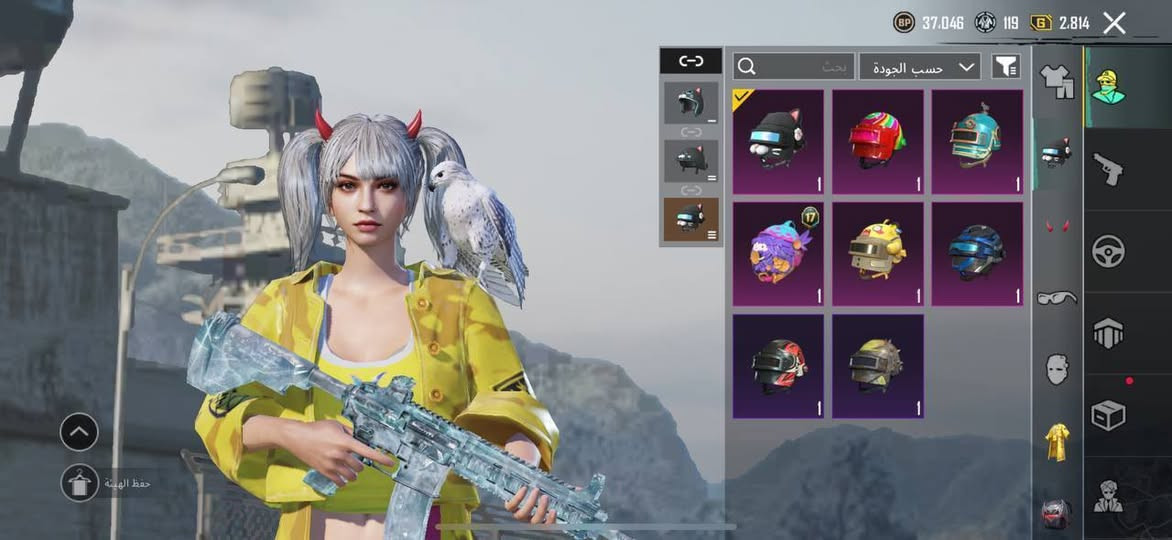
Task: Select the teal helmet with orange goggles
Action: 977,141
